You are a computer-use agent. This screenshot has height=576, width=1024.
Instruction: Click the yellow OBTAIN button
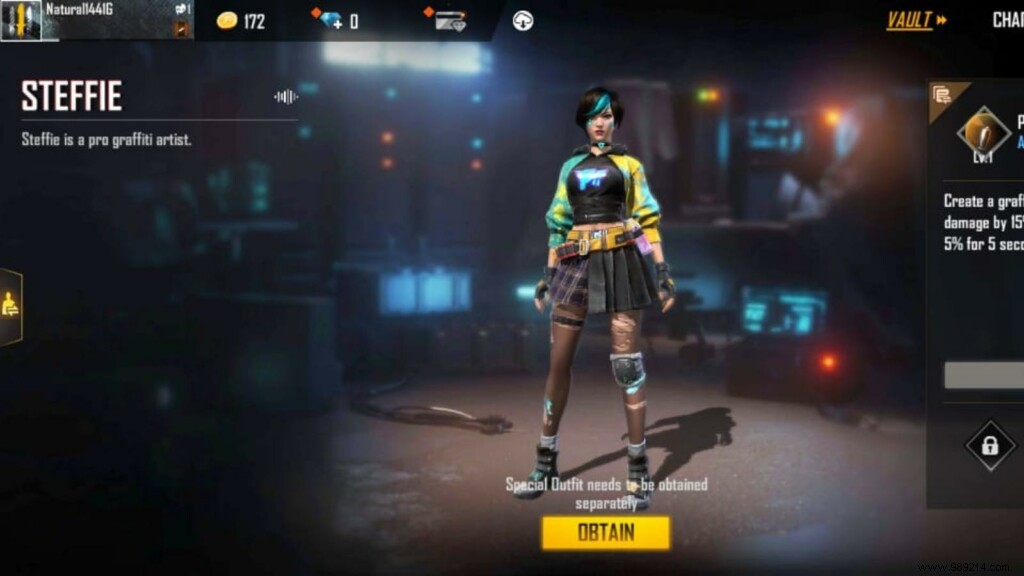(605, 532)
